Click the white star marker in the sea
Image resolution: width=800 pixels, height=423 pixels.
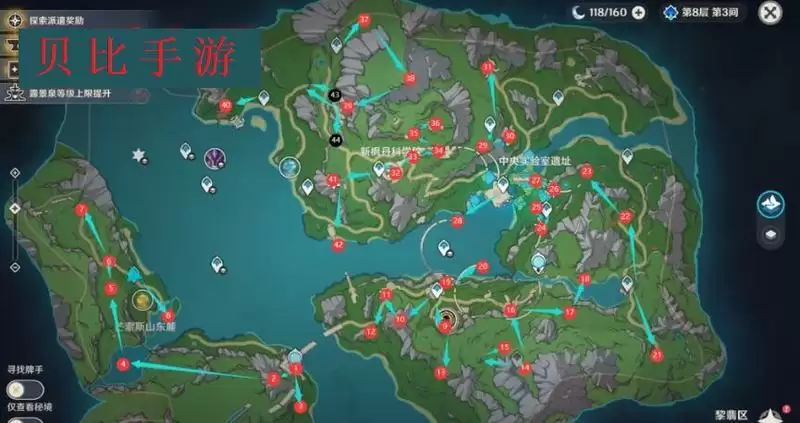pyautogui.click(x=139, y=156)
